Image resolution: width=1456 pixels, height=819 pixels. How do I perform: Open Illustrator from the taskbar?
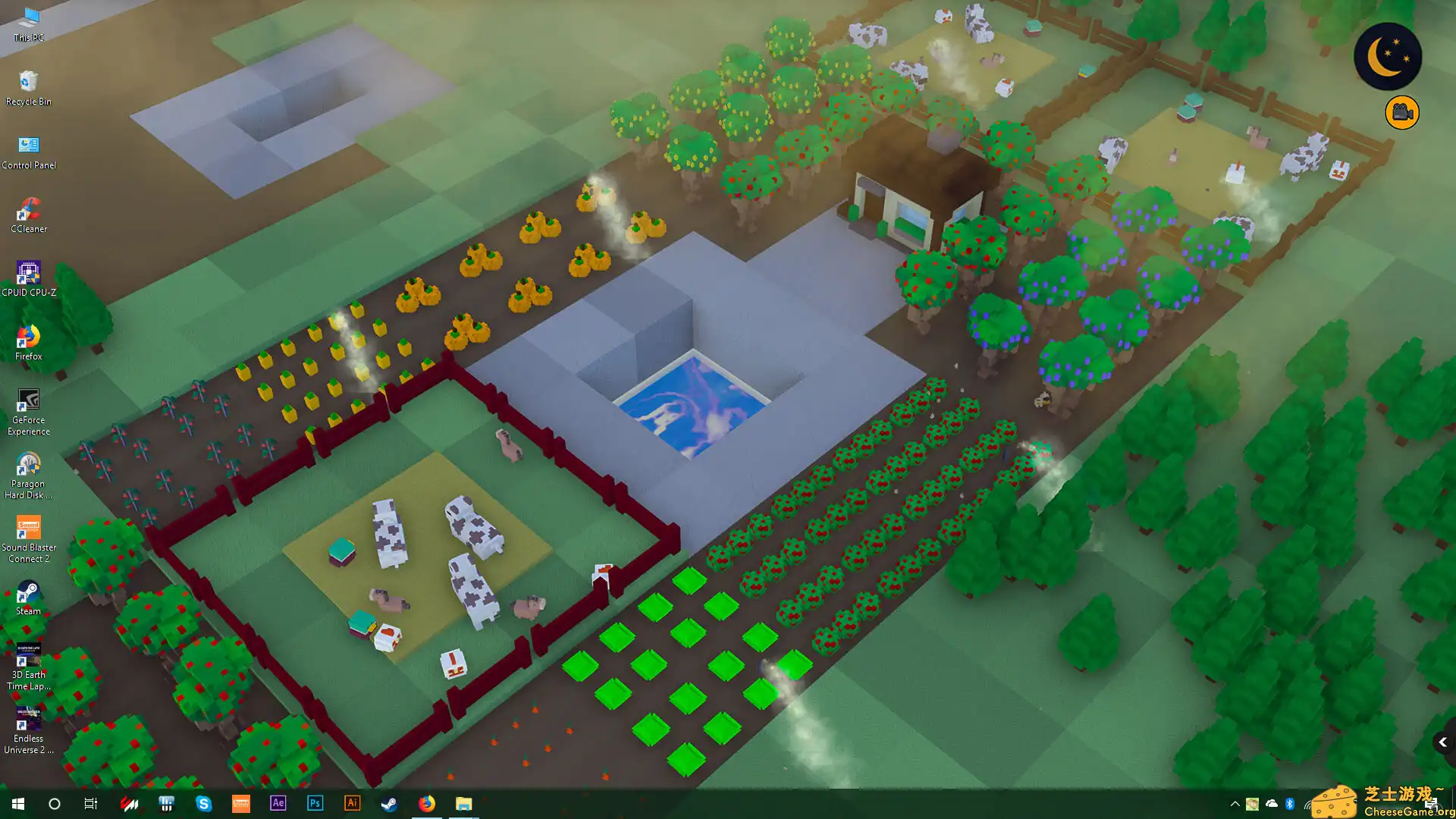click(x=353, y=803)
